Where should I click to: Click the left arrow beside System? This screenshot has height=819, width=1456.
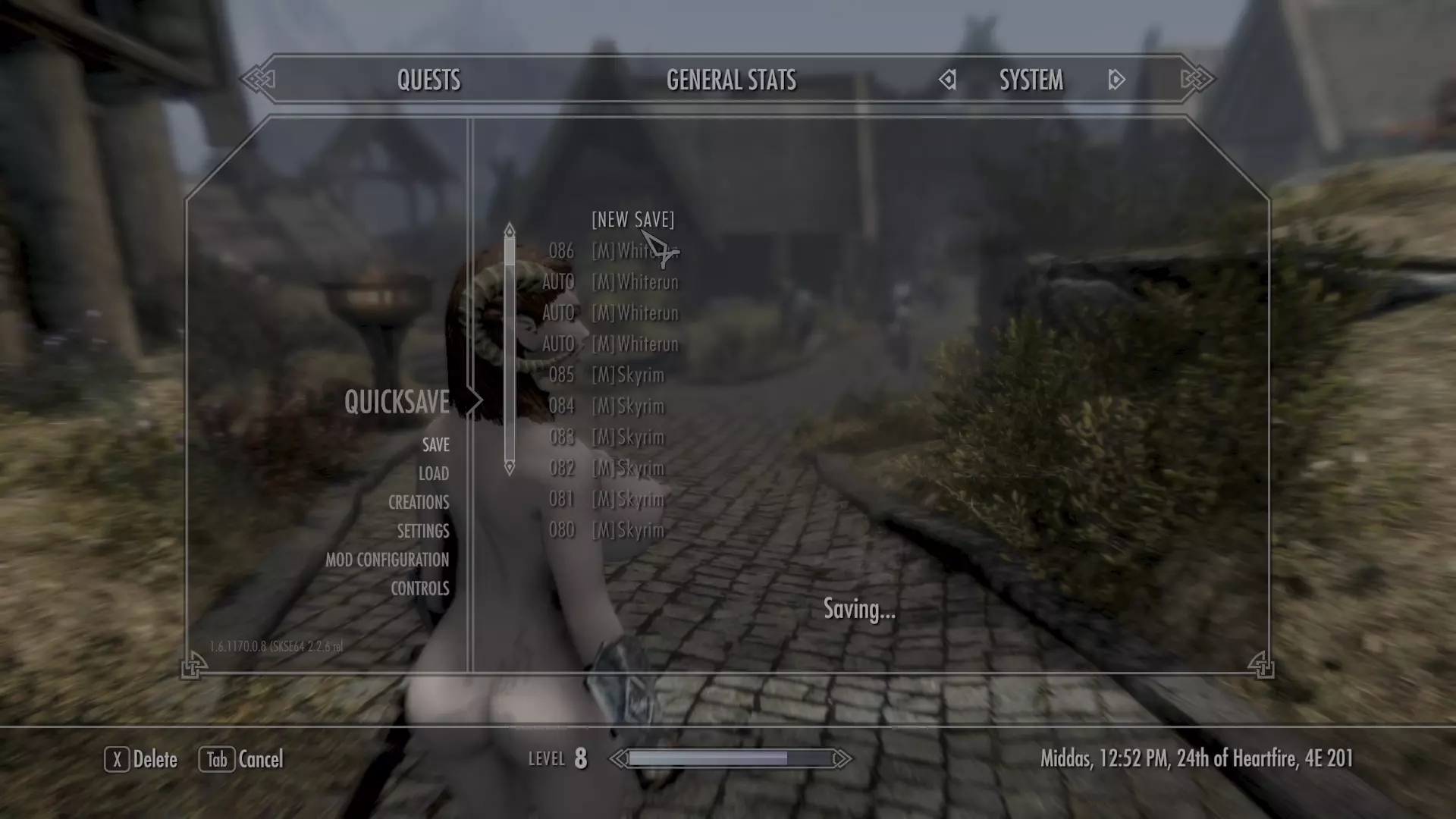click(948, 80)
